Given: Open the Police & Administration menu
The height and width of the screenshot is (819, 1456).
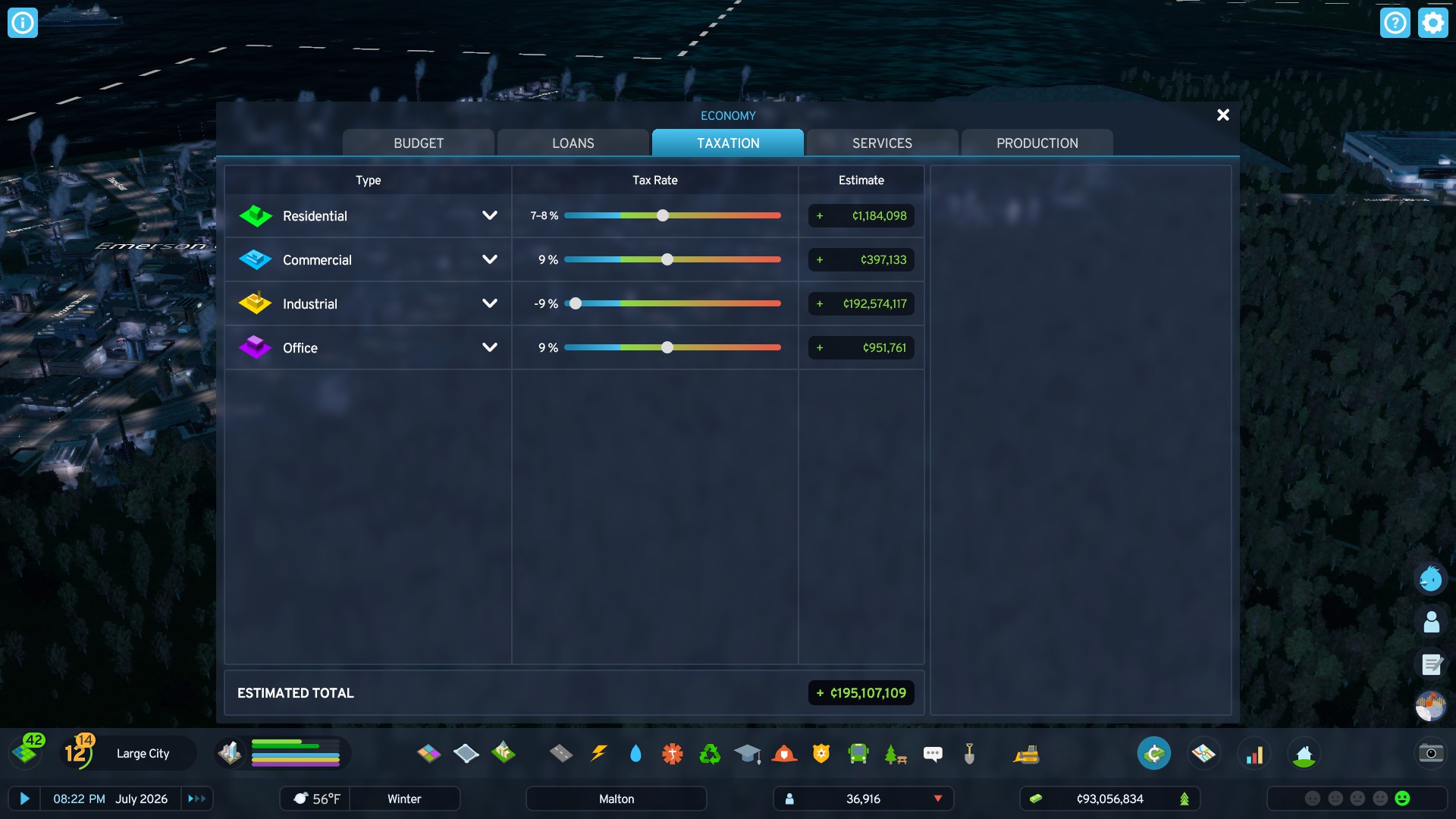Looking at the screenshot, I should point(821,753).
